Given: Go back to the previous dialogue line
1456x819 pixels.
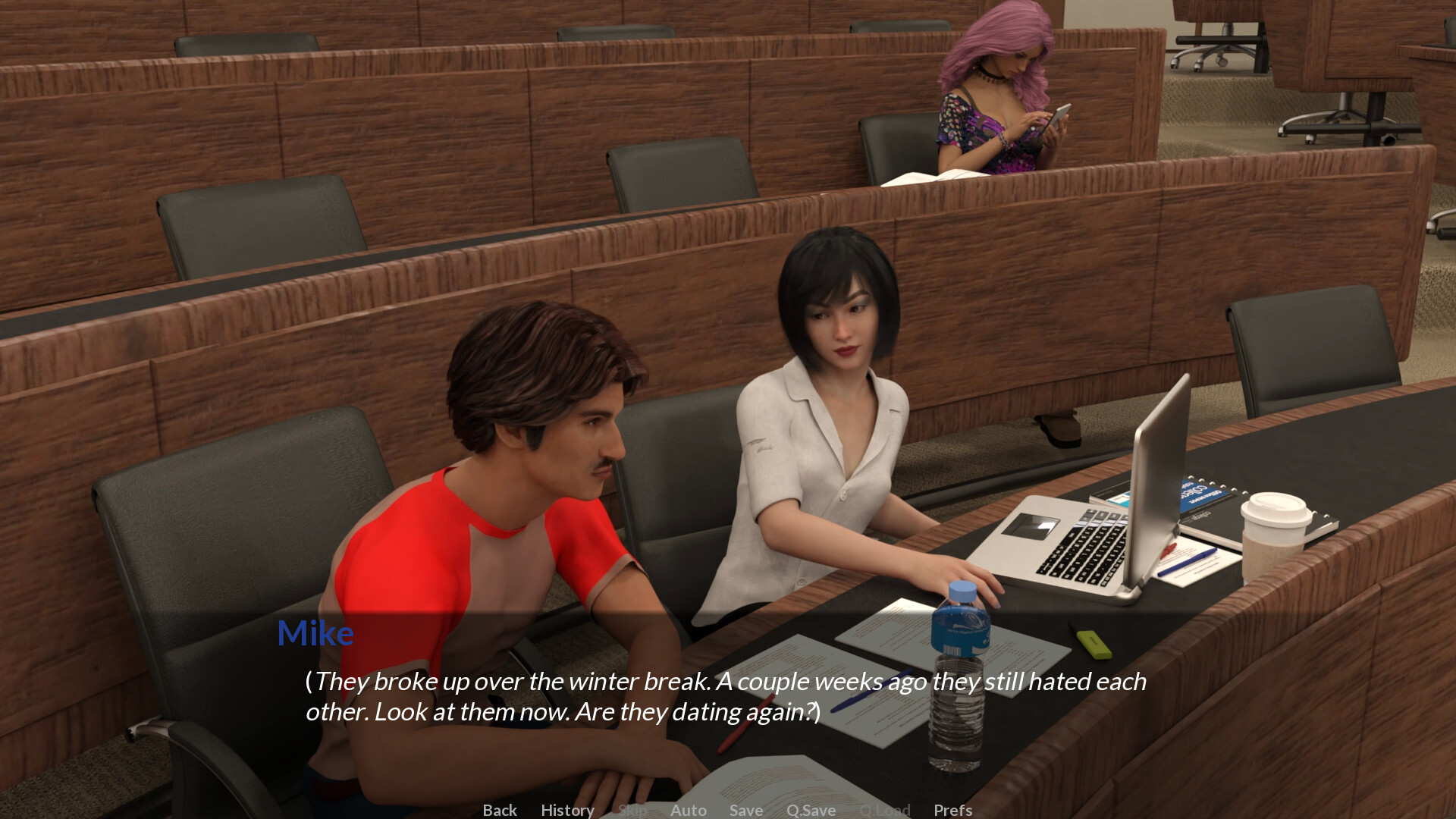Looking at the screenshot, I should [500, 810].
